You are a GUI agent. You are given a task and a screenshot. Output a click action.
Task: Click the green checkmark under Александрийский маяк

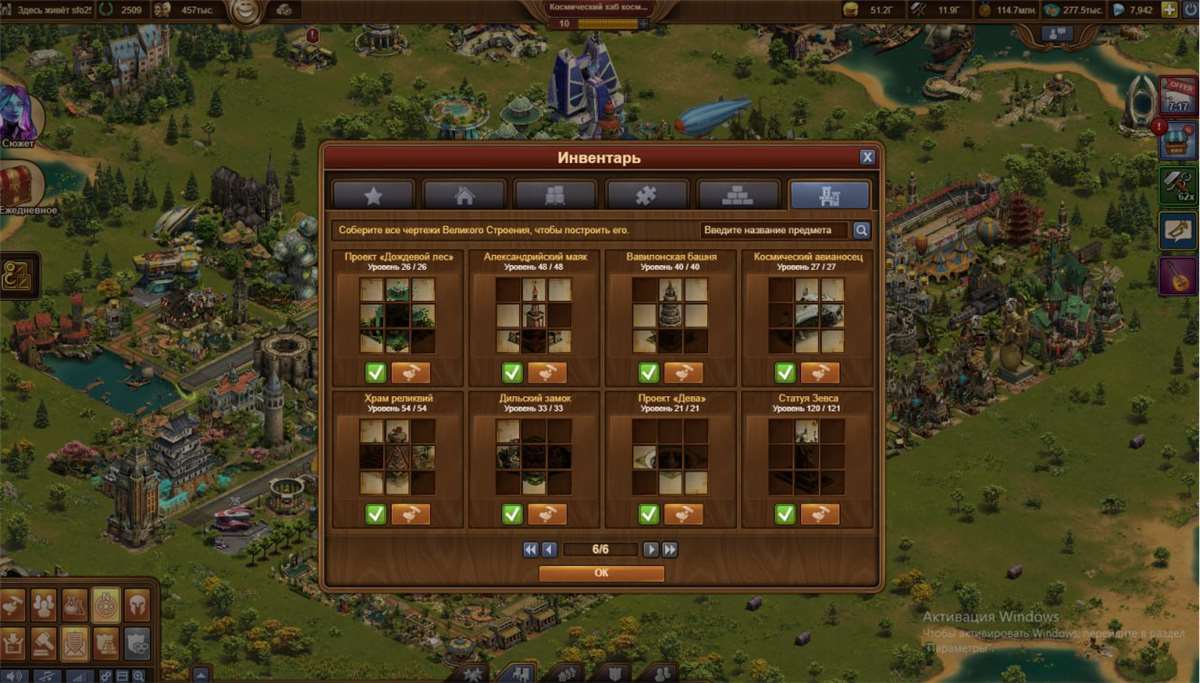point(512,373)
